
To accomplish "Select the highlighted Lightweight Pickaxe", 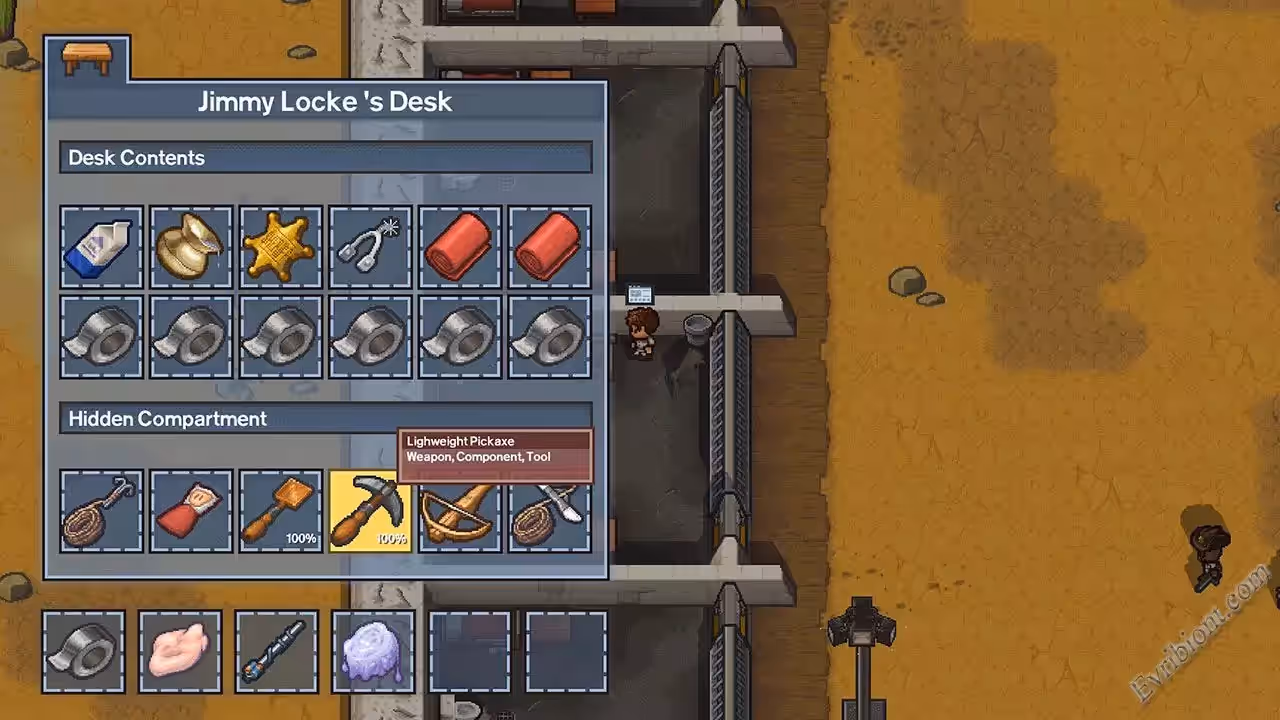I will [370, 511].
